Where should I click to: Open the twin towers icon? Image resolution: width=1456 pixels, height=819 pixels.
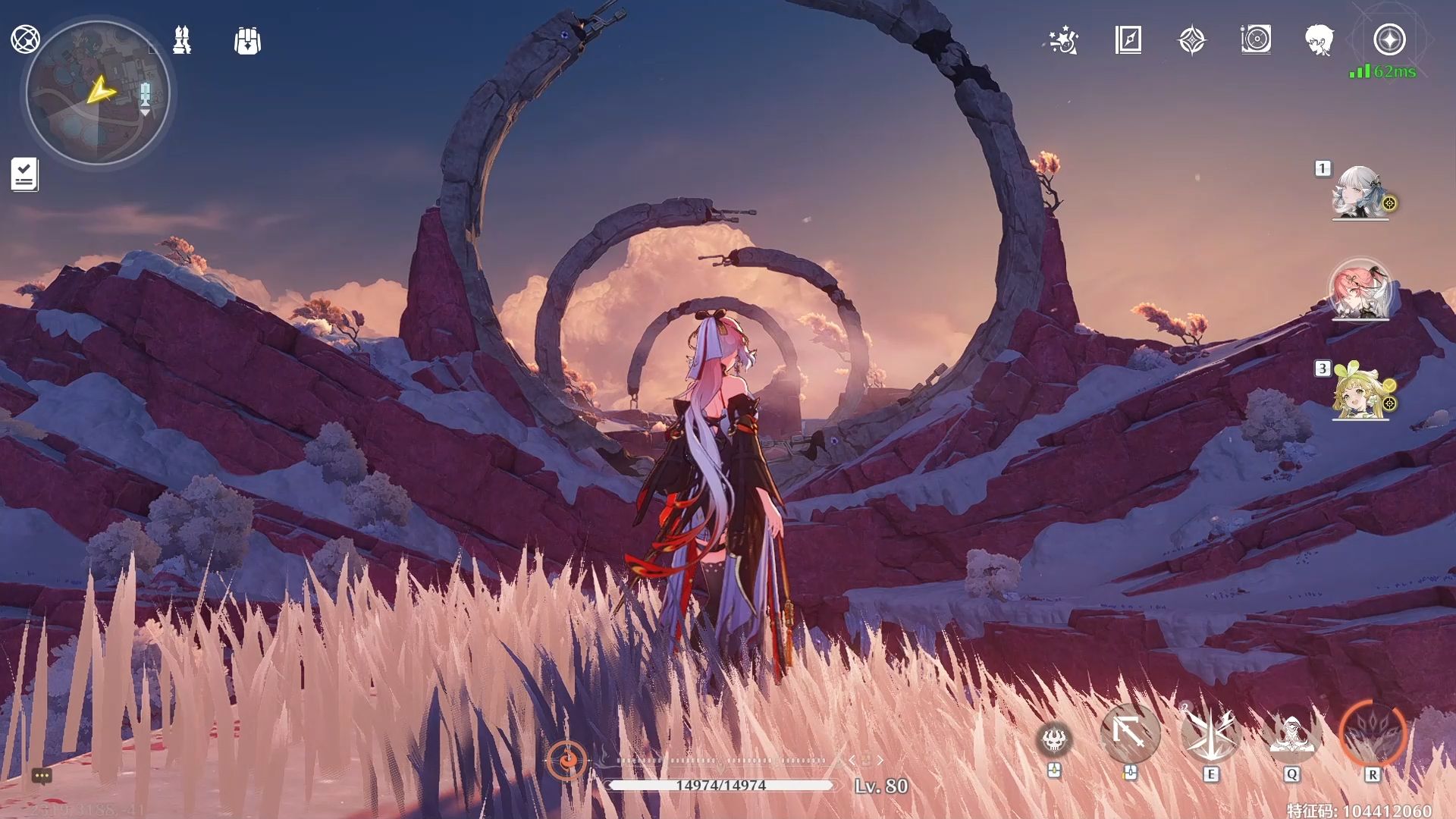pyautogui.click(x=182, y=40)
